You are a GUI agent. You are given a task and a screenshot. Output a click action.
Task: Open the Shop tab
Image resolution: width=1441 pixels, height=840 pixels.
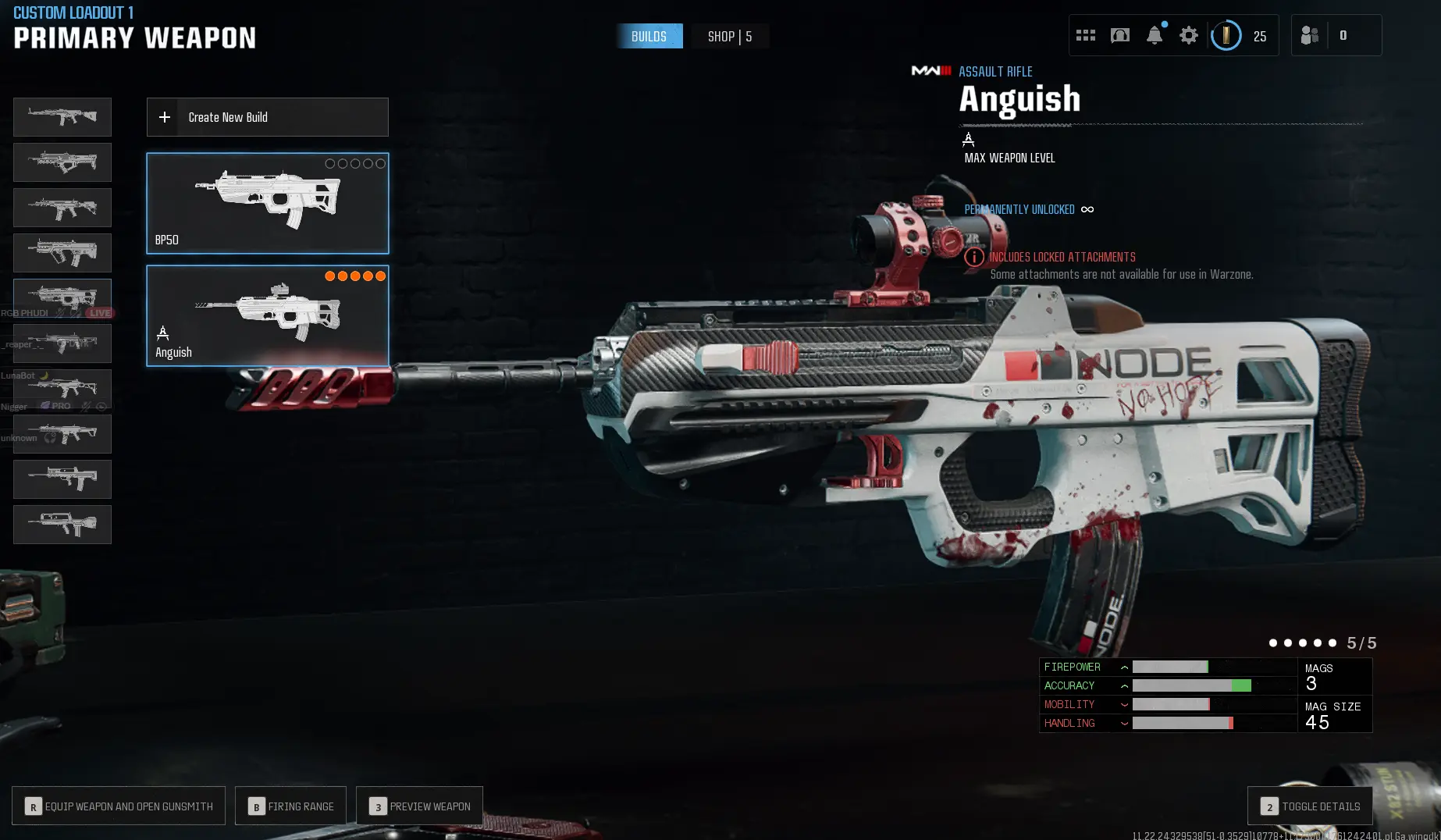729,37
